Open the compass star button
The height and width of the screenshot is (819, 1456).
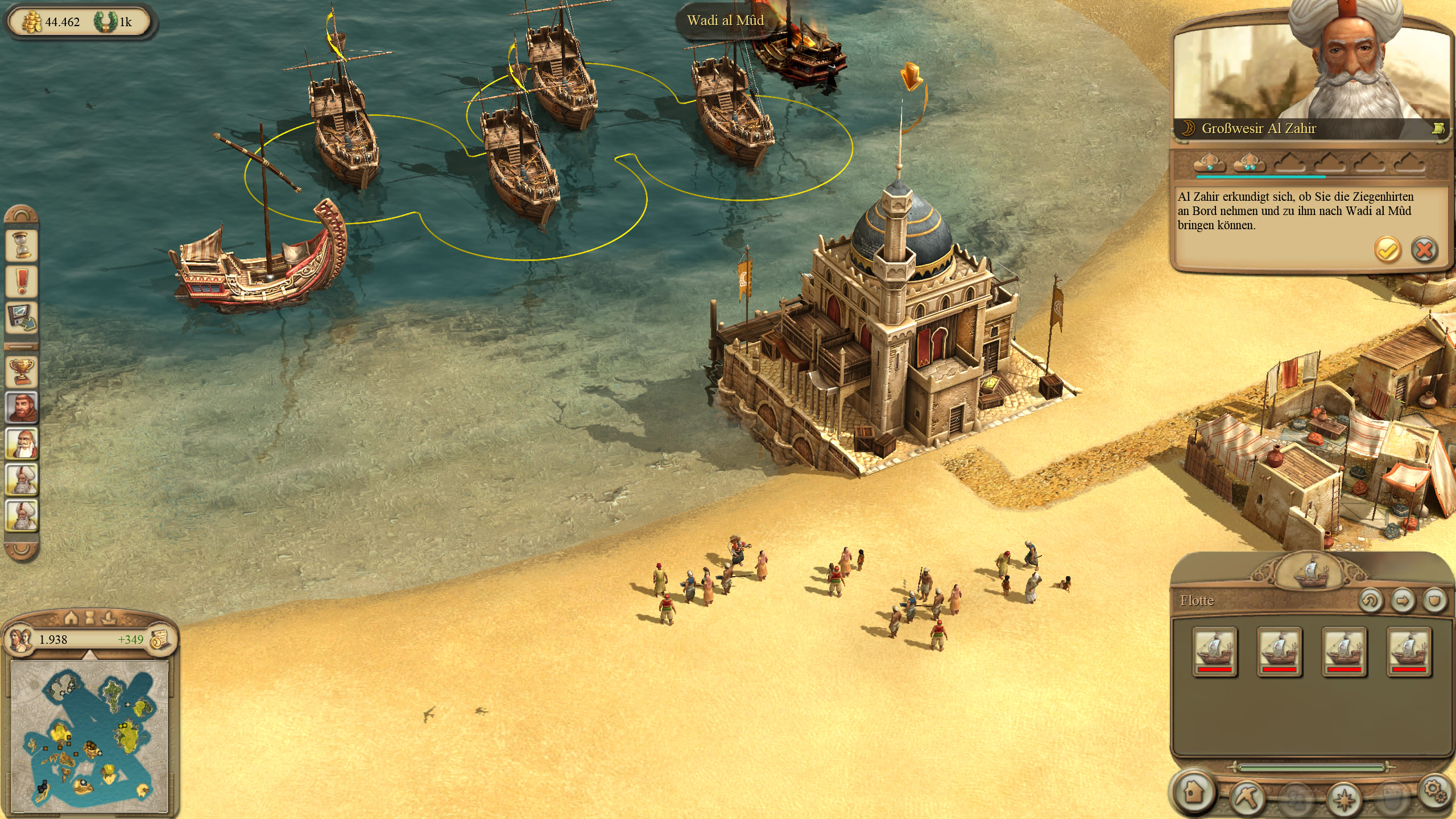coord(1343,799)
